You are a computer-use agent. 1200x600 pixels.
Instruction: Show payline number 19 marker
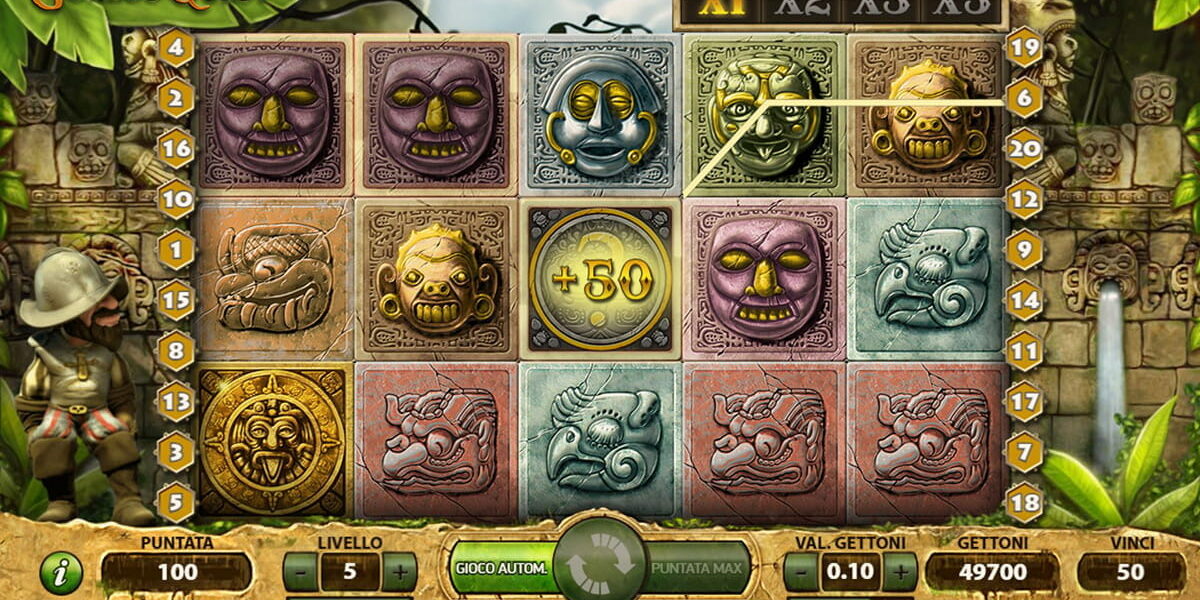pyautogui.click(x=1024, y=47)
